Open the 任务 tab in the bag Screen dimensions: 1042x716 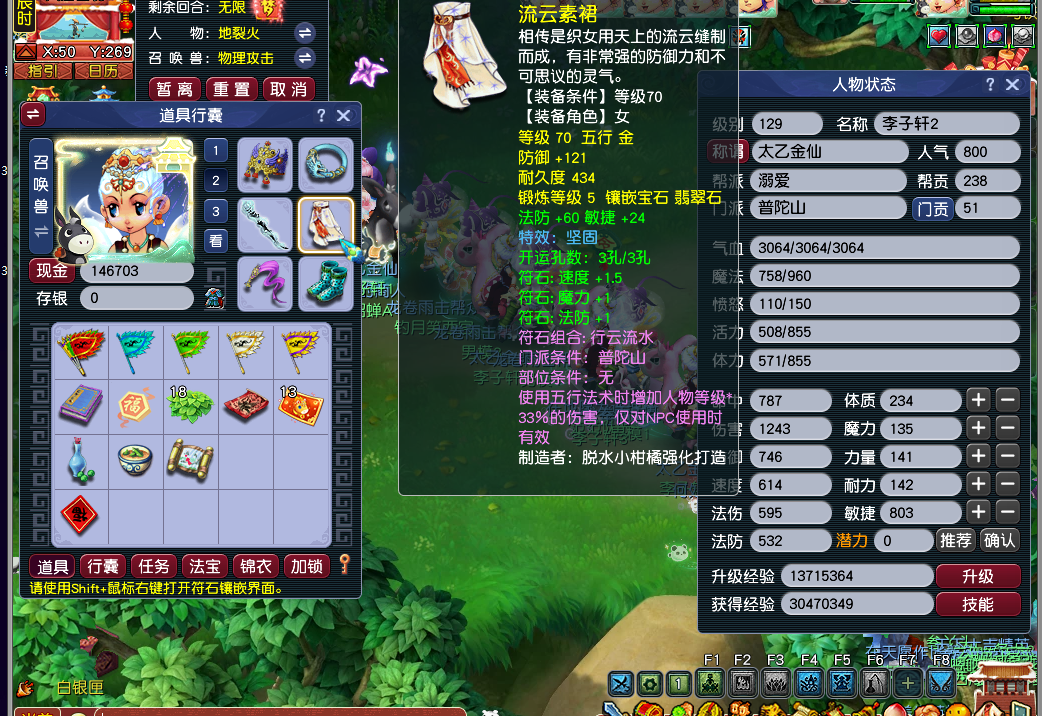[x=154, y=566]
